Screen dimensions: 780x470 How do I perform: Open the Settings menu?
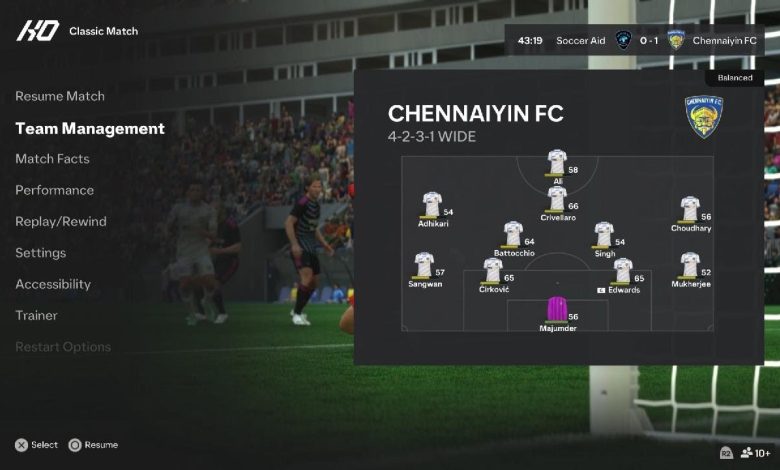41,253
